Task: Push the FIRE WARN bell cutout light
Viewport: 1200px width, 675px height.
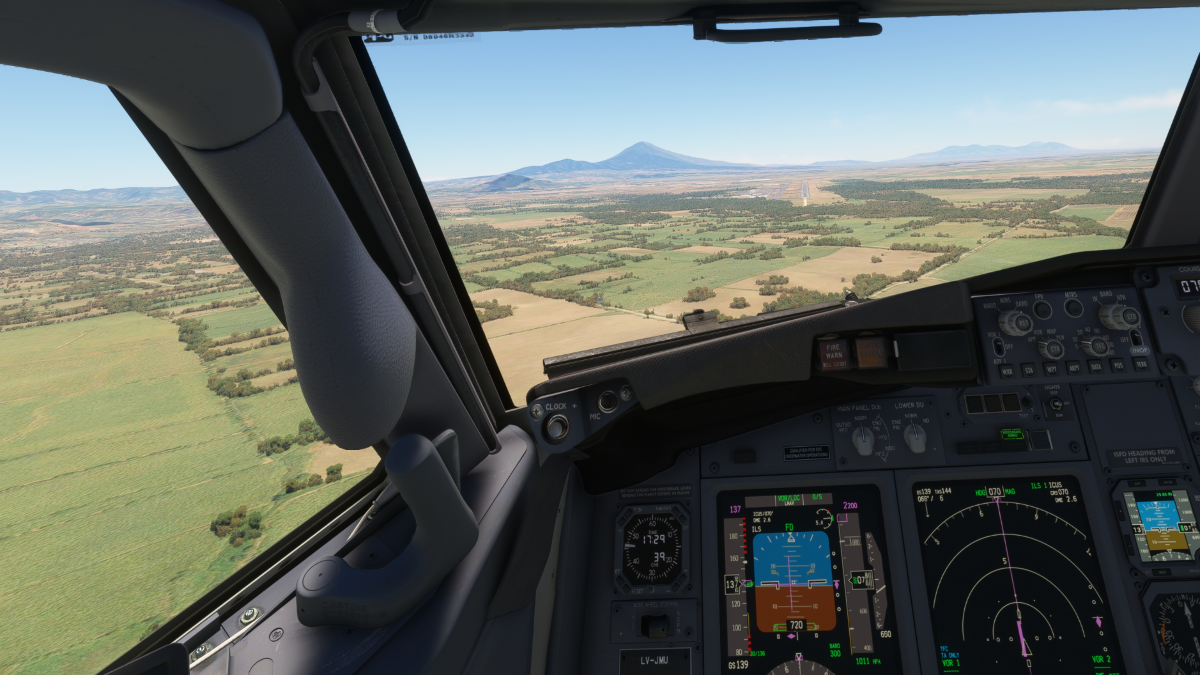Action: (833, 353)
